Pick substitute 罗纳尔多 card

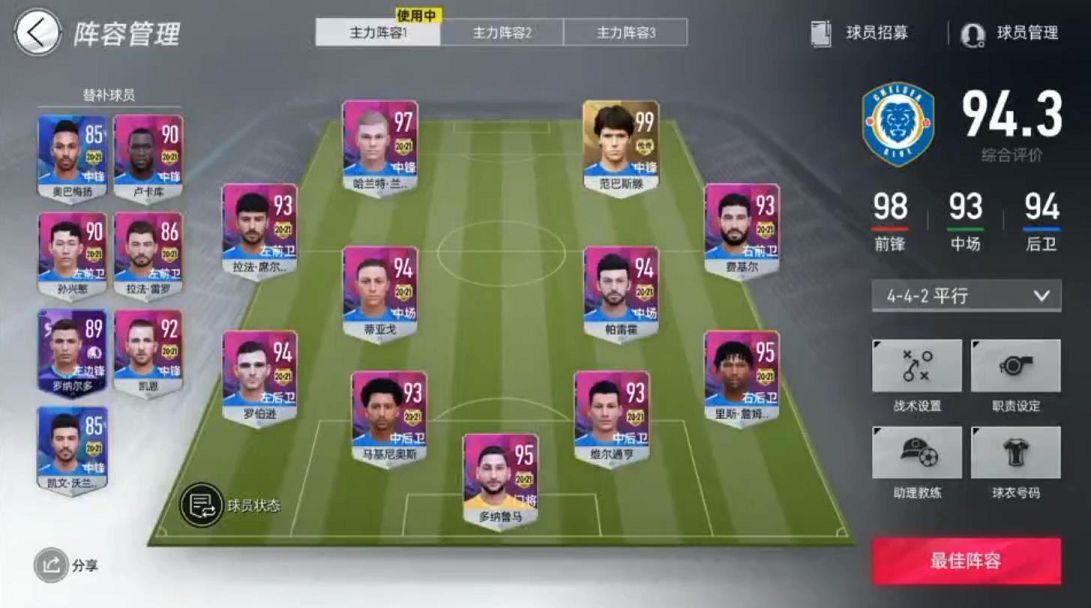tap(72, 350)
